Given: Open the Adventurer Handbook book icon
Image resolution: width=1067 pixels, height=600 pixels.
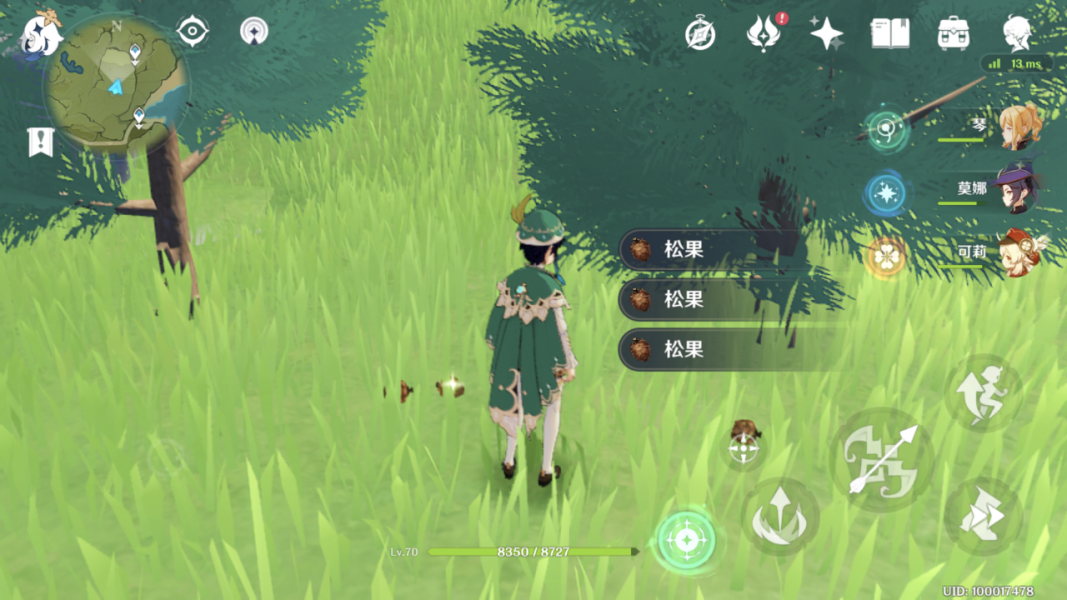Looking at the screenshot, I should pos(889,34).
